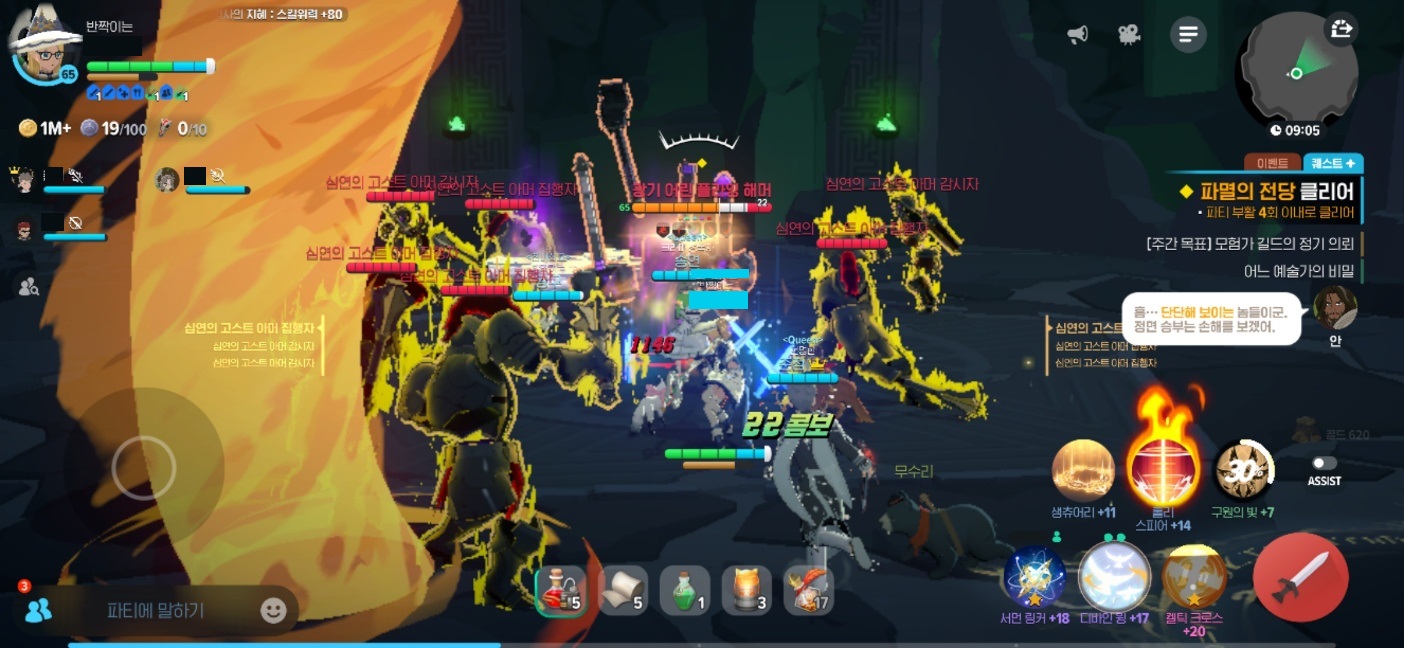
Task: Switch to the 이벤트 tab
Action: (1272, 163)
